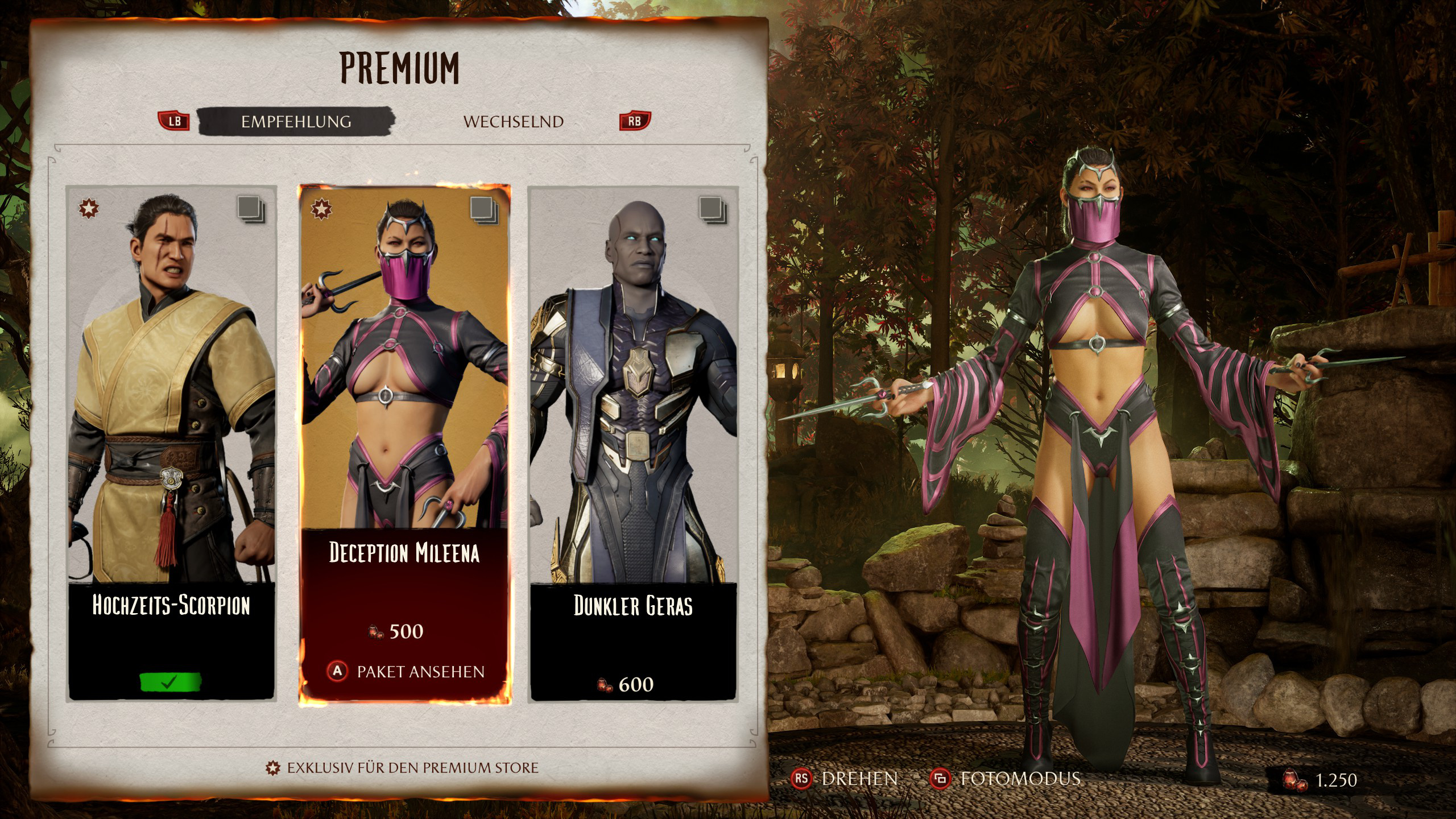
Task: Open the Wechselnd tab
Action: click(x=513, y=122)
